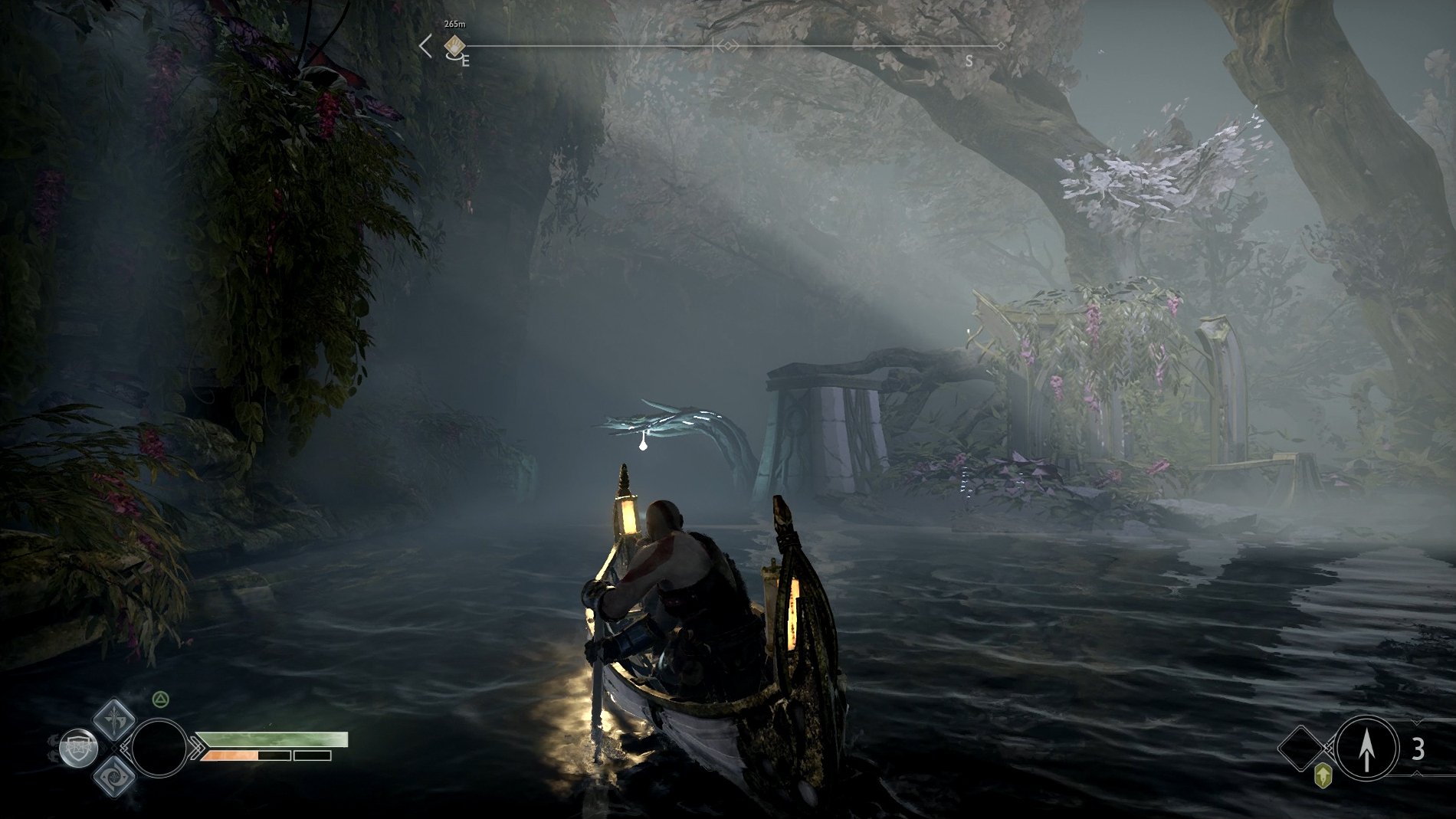Click the 265m distance label

[x=454, y=25]
